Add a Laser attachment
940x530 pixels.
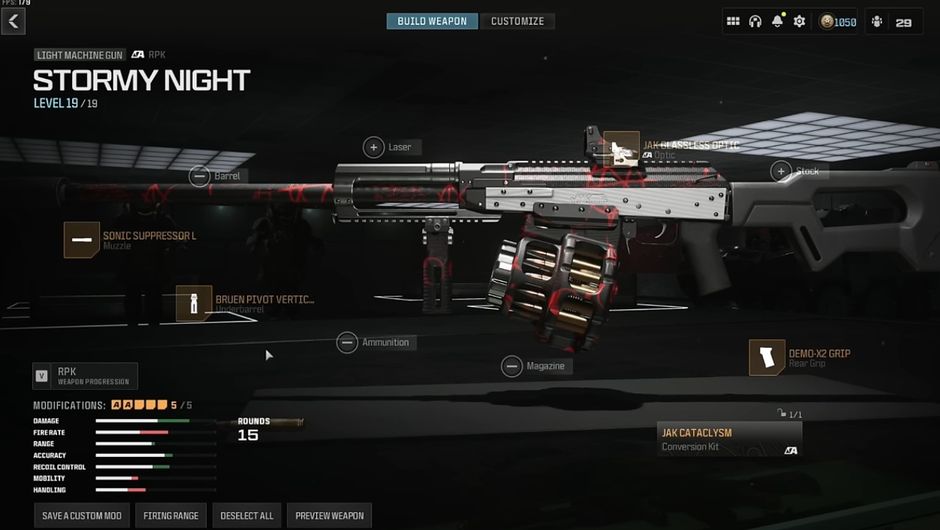(374, 147)
